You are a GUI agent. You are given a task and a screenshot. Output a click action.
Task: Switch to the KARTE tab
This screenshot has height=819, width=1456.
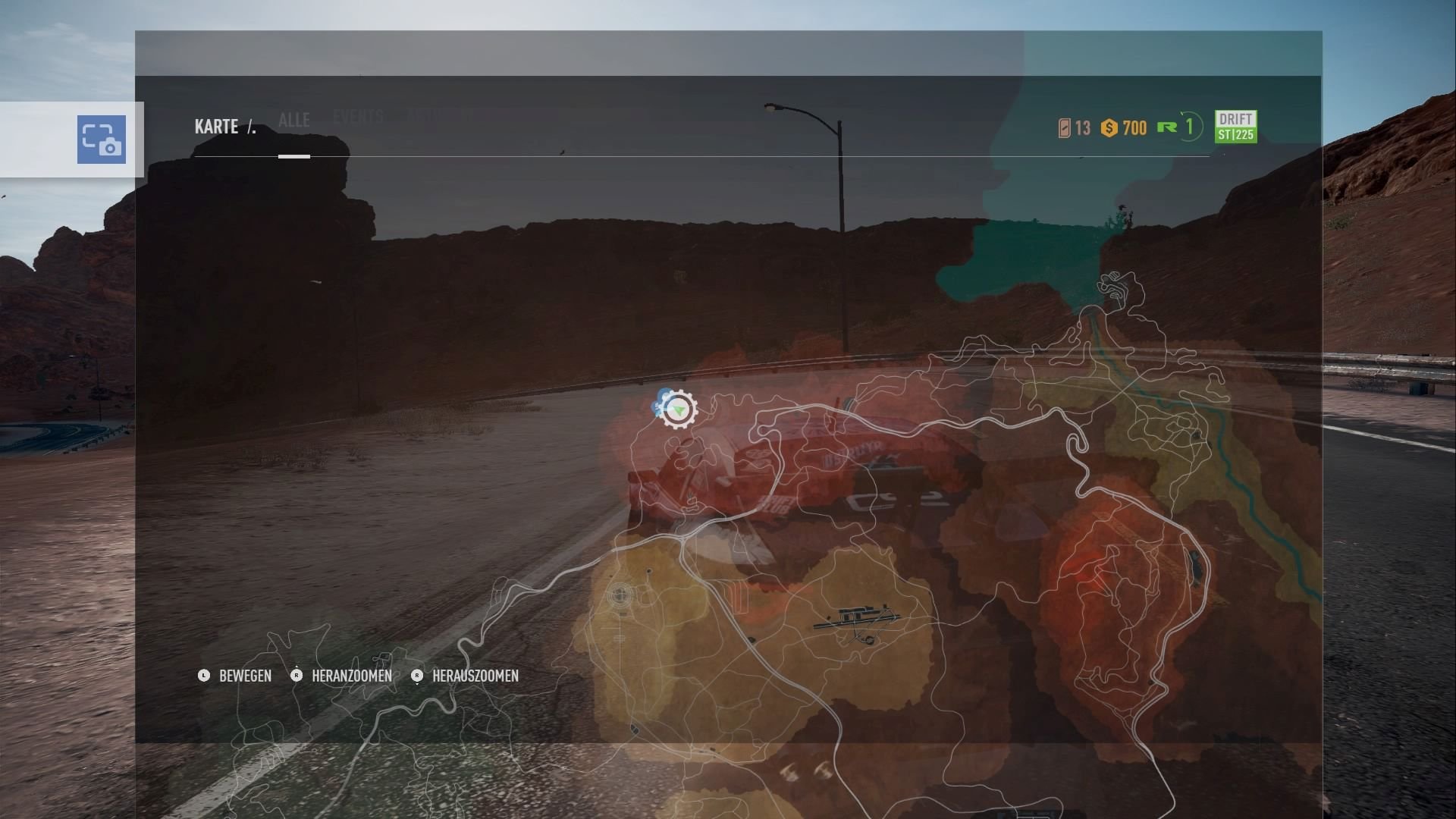[215, 126]
